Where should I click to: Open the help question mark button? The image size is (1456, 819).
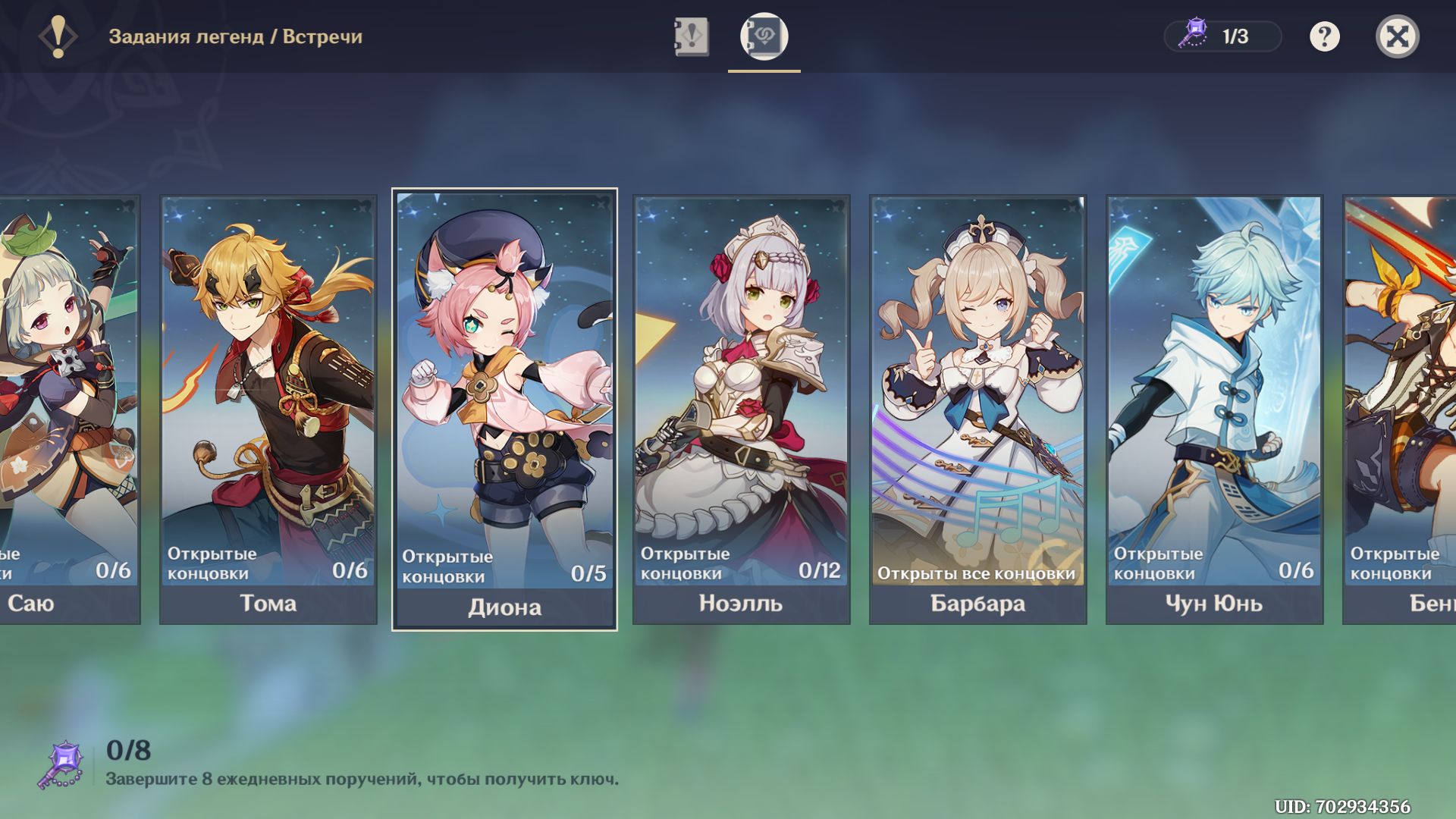point(1324,36)
